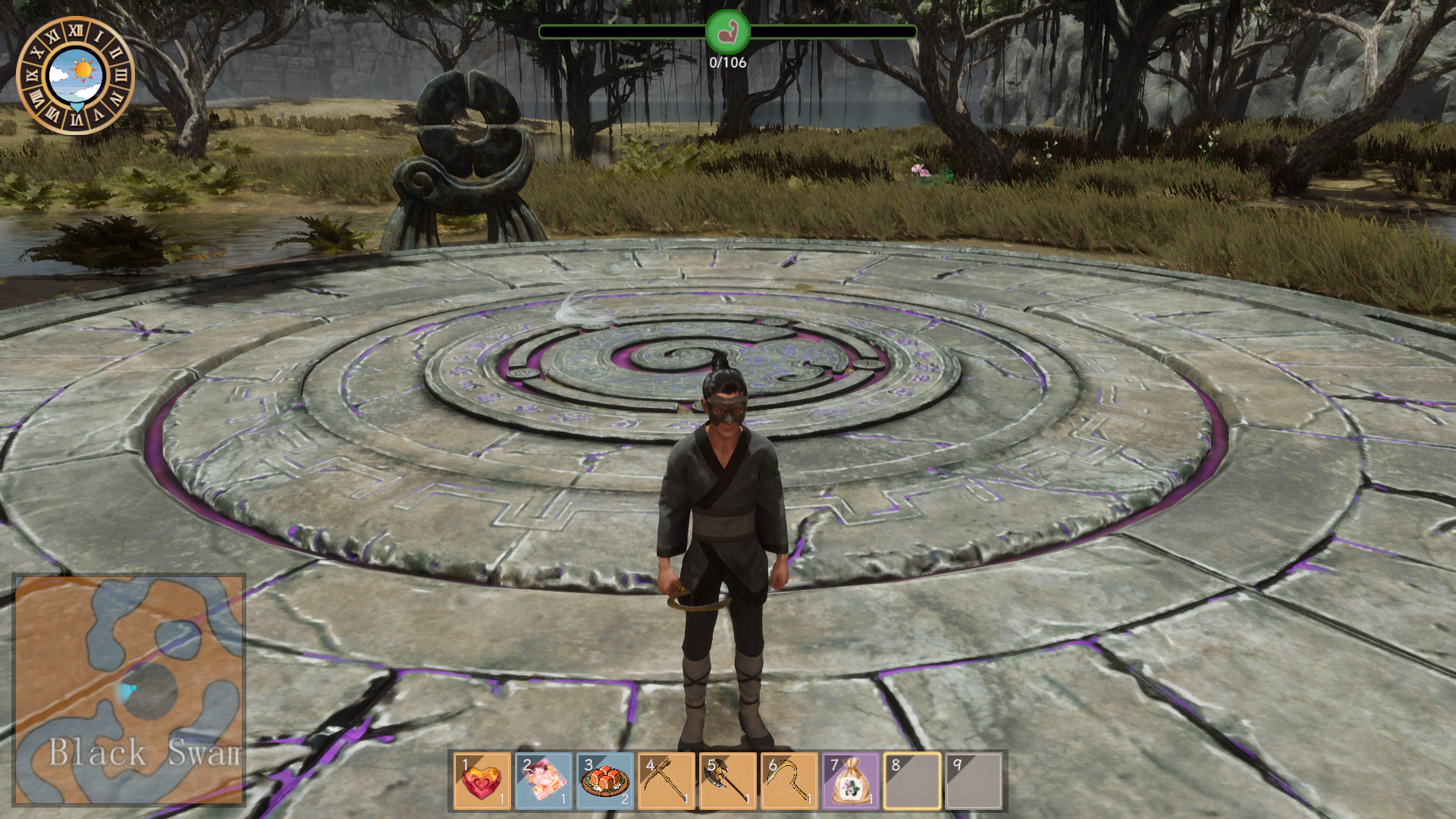Screen dimensions: 1456x819
Task: Open the Black Swan minimap
Action: 129,689
